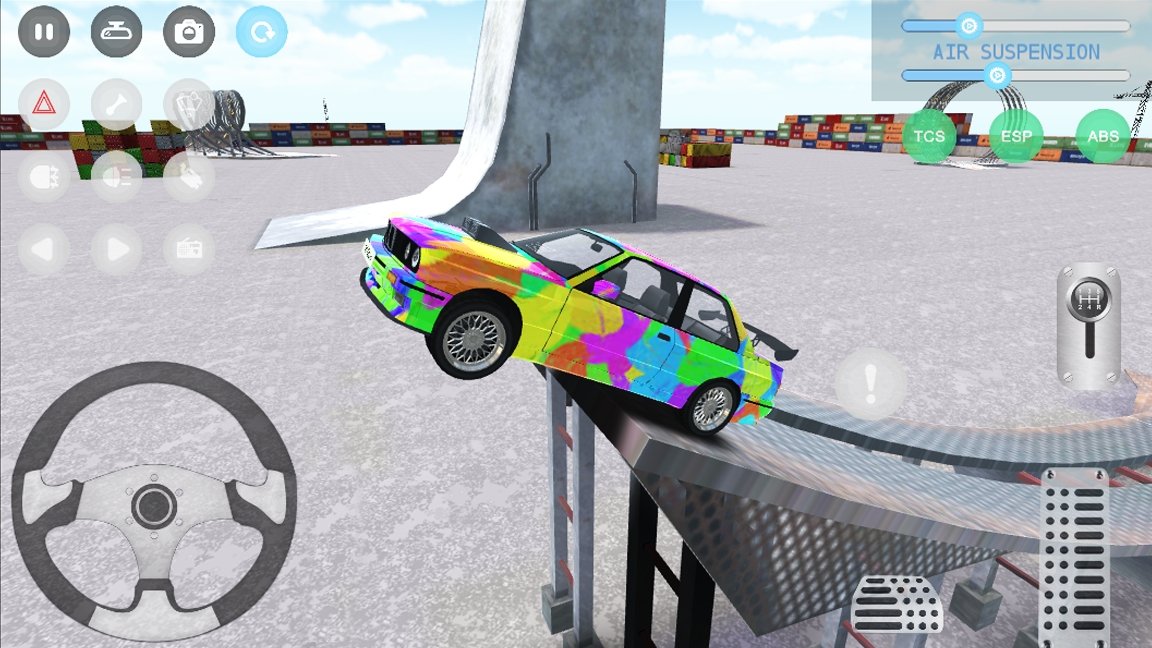Activate the left turn signal arrow

tap(44, 249)
